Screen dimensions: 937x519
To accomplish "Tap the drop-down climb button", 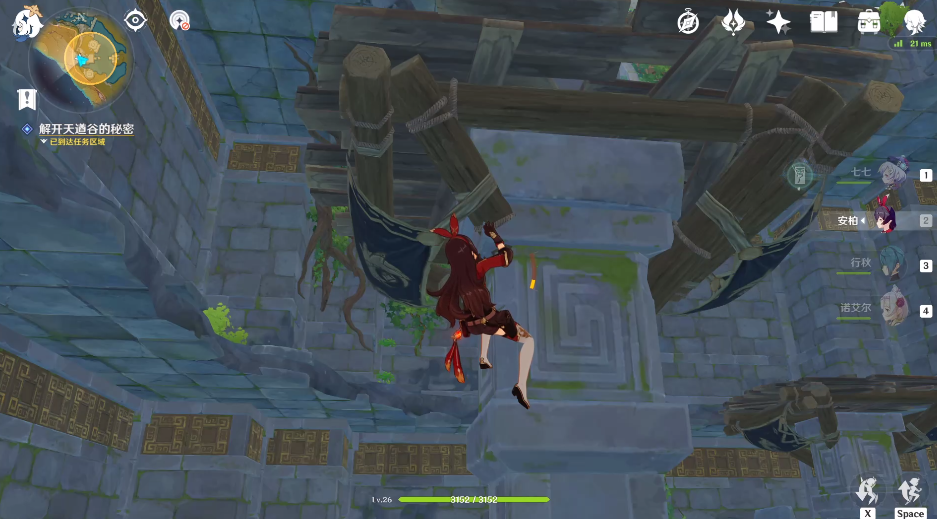I will click(x=868, y=491).
